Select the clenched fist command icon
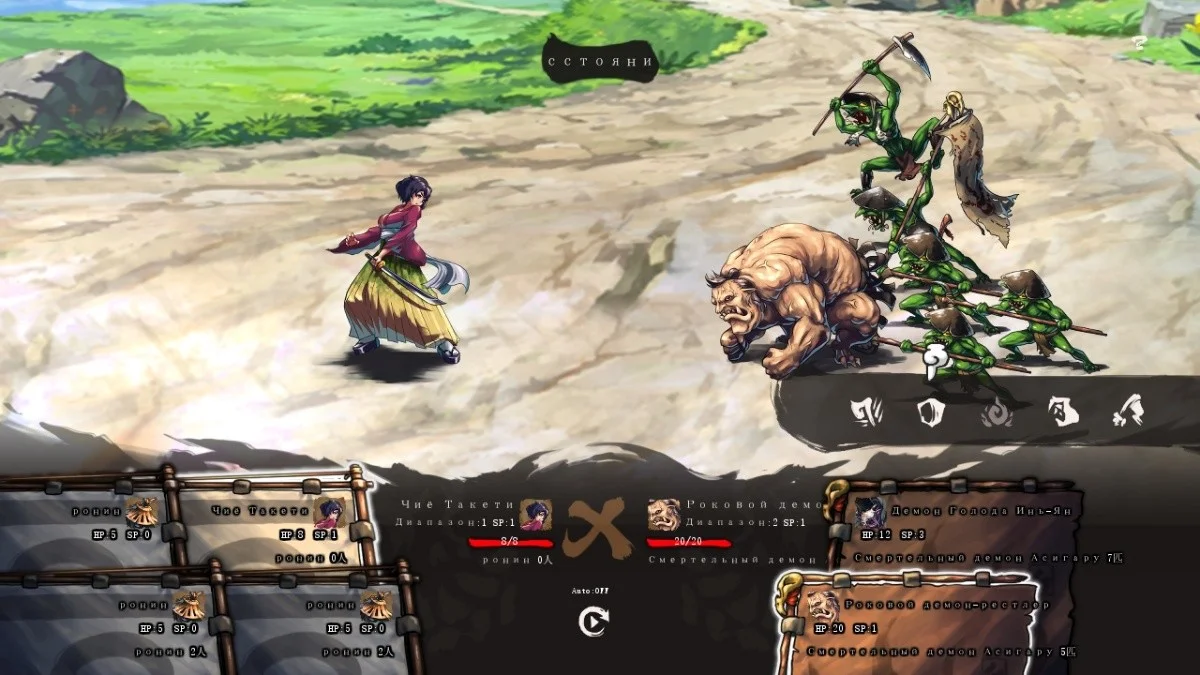Screen dimensions: 1200x675 (1064, 411)
